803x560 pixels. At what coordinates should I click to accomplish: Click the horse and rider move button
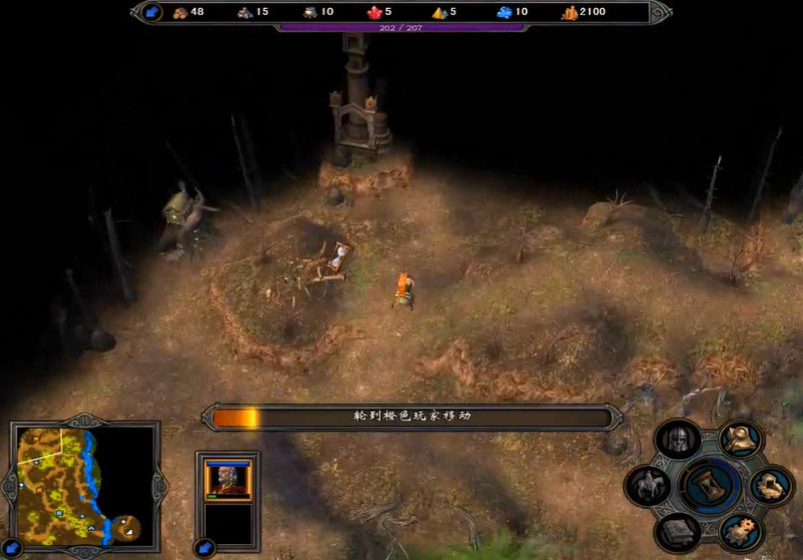click(x=648, y=487)
